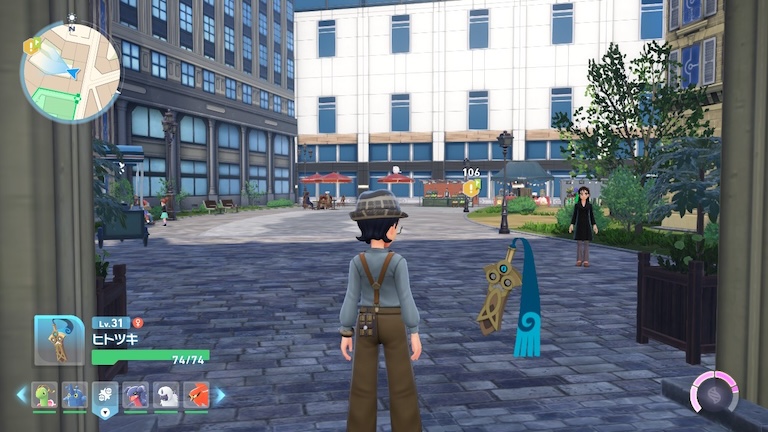Open the circular minimap
The width and height of the screenshot is (768, 432).
(x=70, y=72)
